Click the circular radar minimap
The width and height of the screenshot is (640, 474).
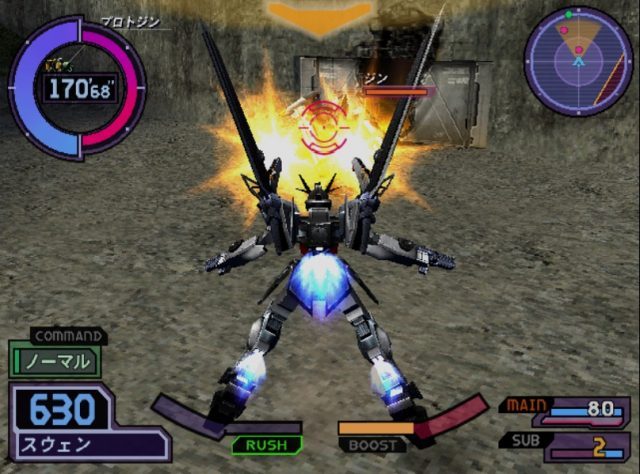point(578,59)
